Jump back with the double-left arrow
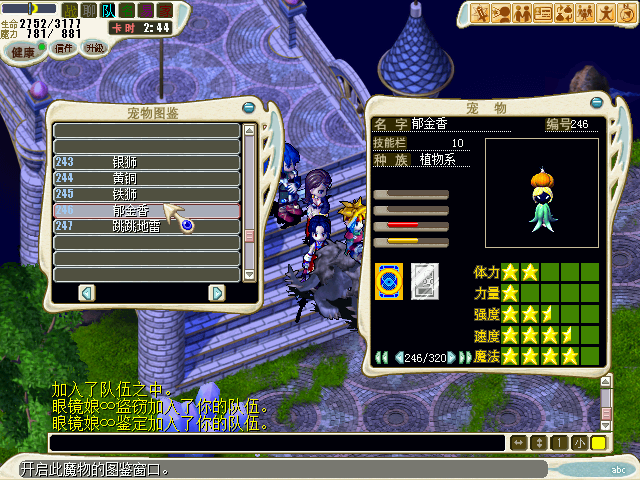The height and width of the screenshot is (480, 640). 381,357
